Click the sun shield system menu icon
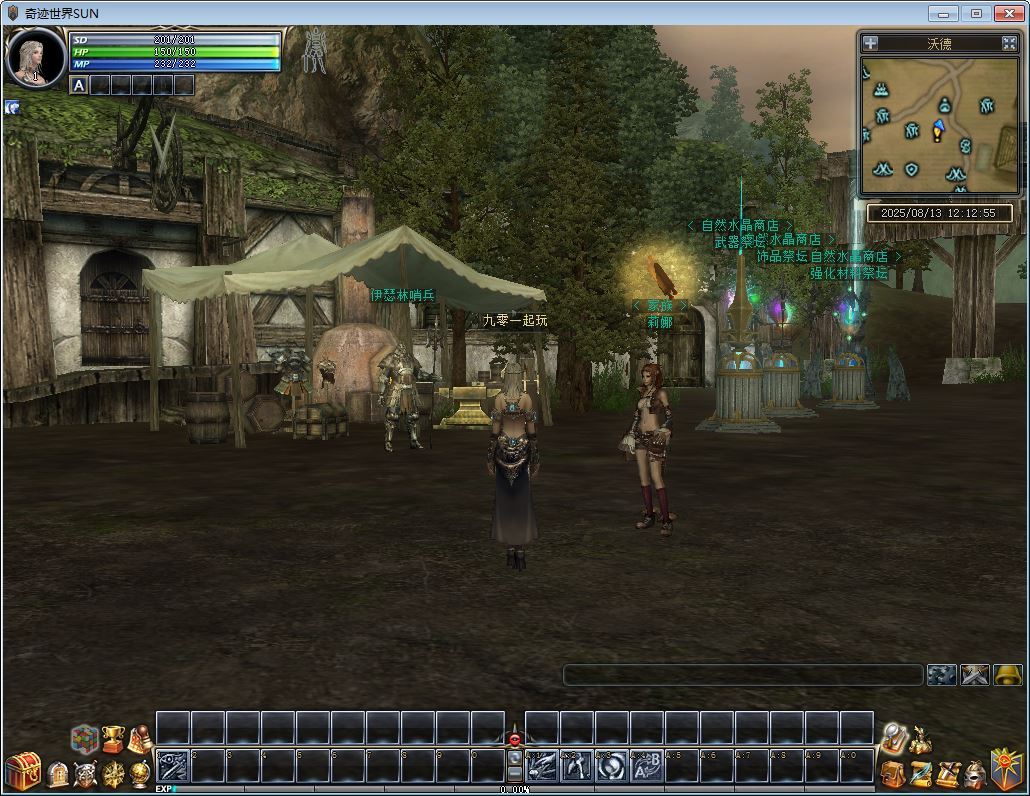 (x=1006, y=768)
